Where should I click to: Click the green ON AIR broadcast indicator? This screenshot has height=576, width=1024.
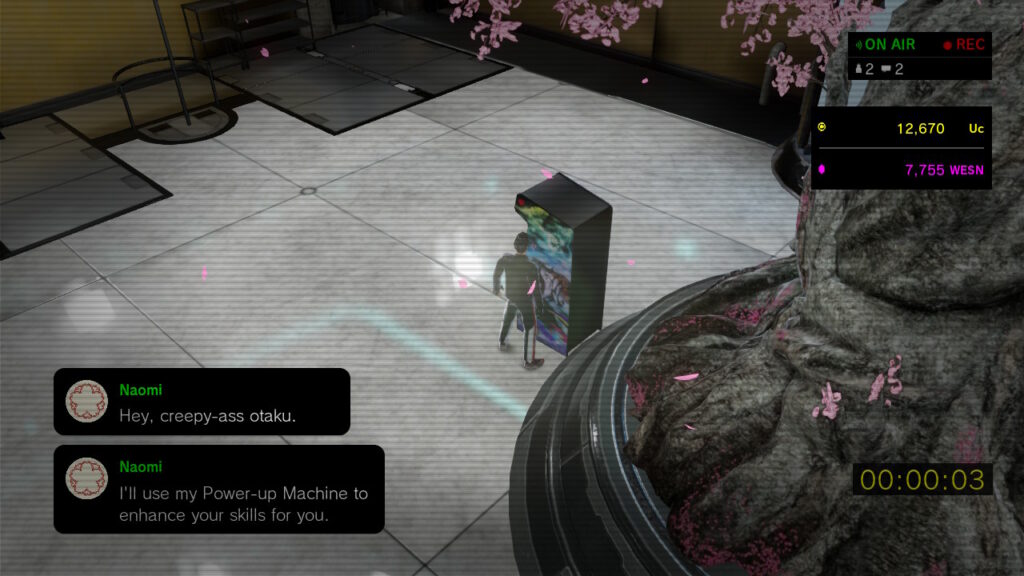coord(883,44)
